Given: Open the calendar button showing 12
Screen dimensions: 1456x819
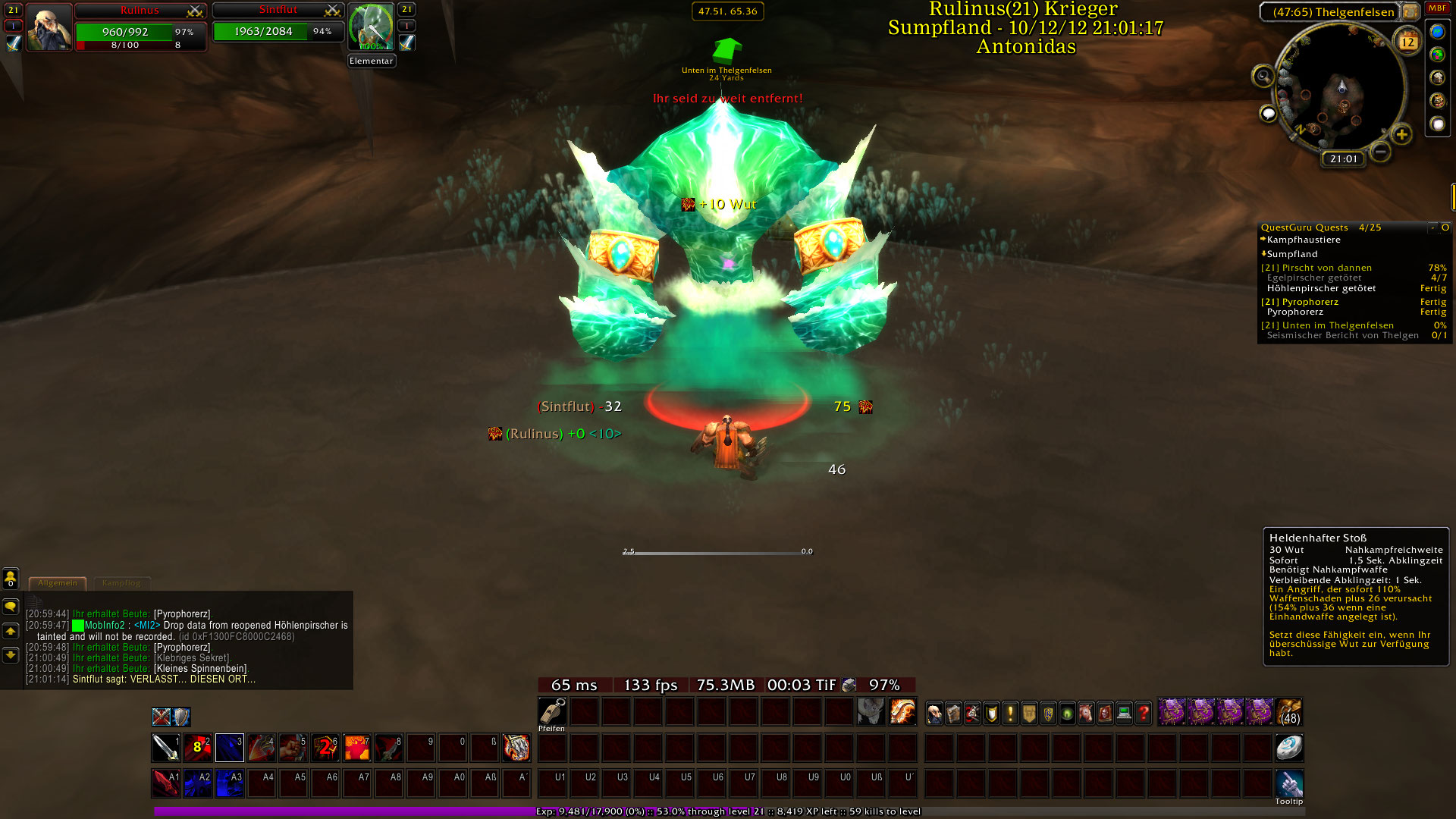Looking at the screenshot, I should pyautogui.click(x=1407, y=41).
